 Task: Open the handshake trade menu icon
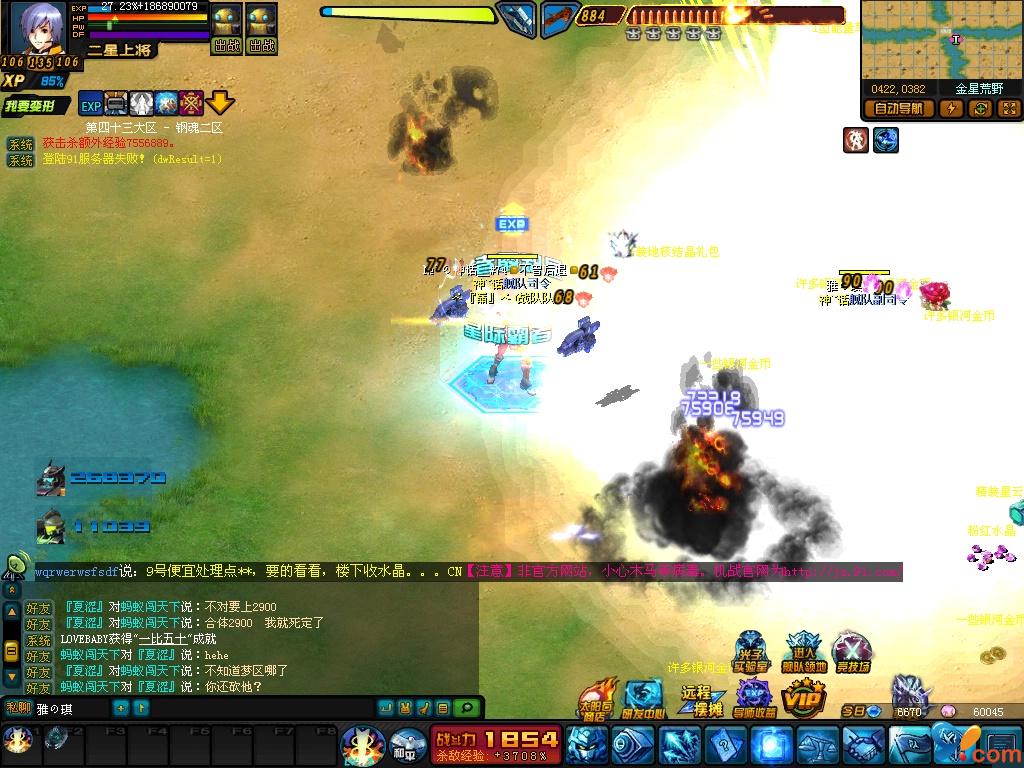(x=863, y=745)
